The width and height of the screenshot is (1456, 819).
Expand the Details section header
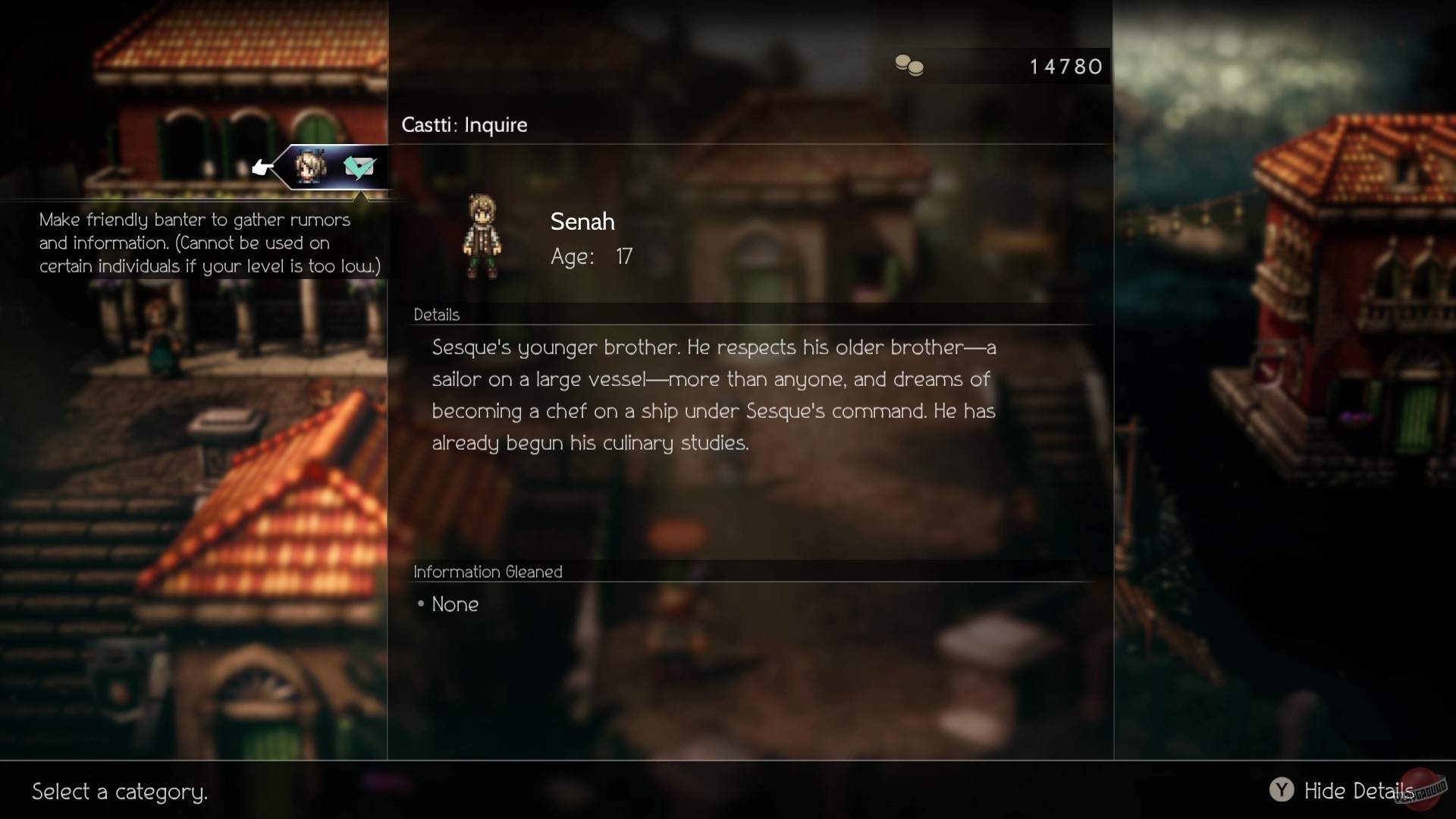437,315
